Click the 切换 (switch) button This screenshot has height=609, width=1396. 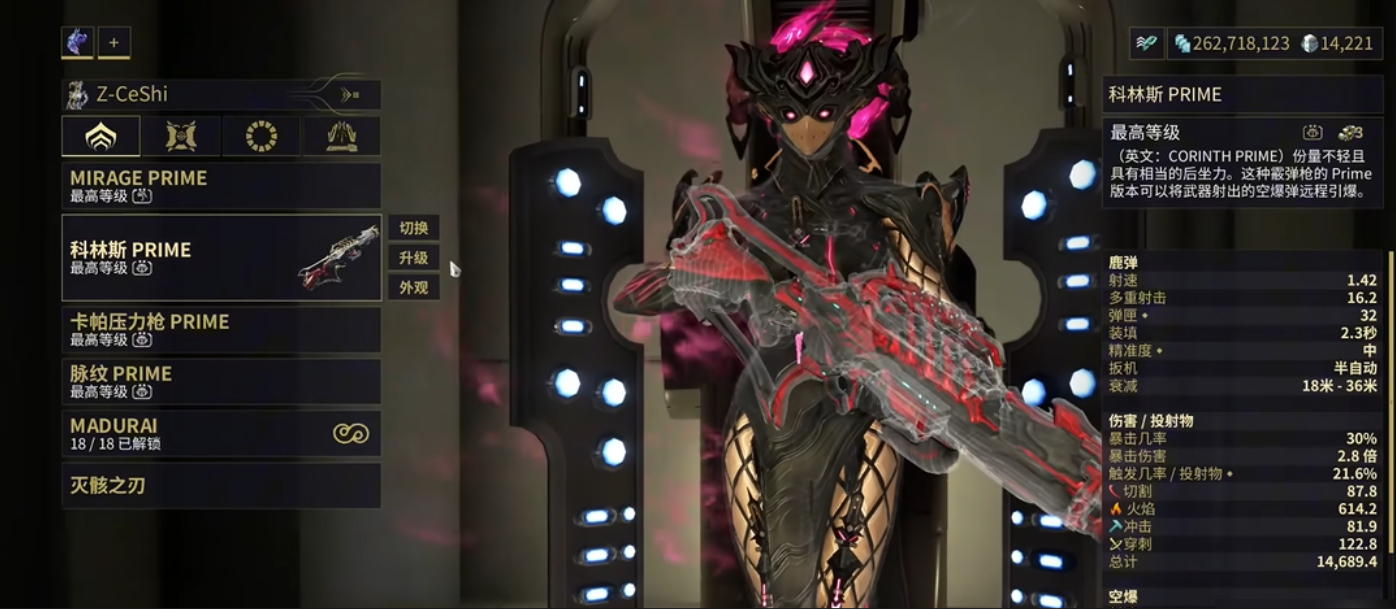[413, 228]
